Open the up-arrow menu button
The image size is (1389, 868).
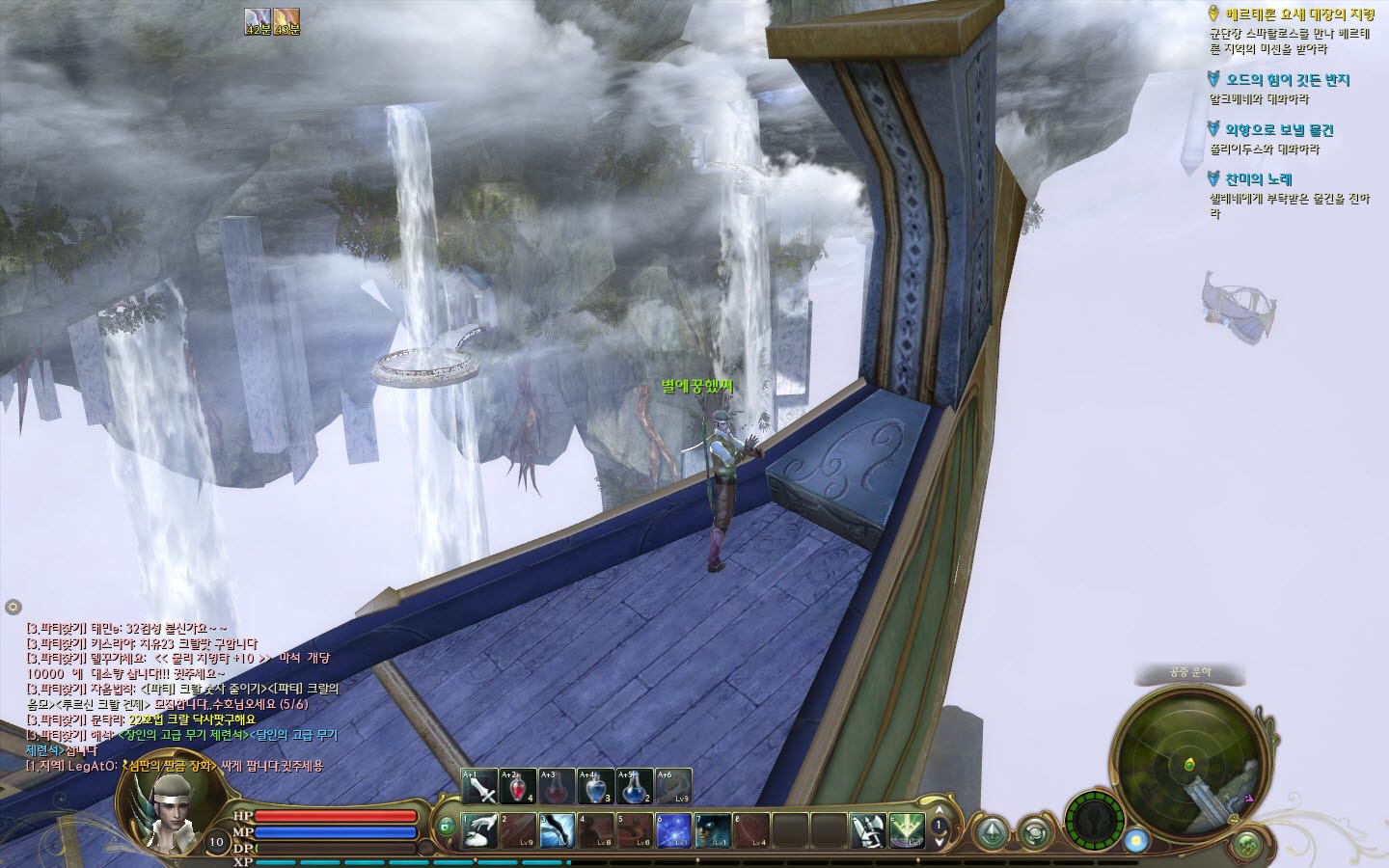click(x=993, y=832)
